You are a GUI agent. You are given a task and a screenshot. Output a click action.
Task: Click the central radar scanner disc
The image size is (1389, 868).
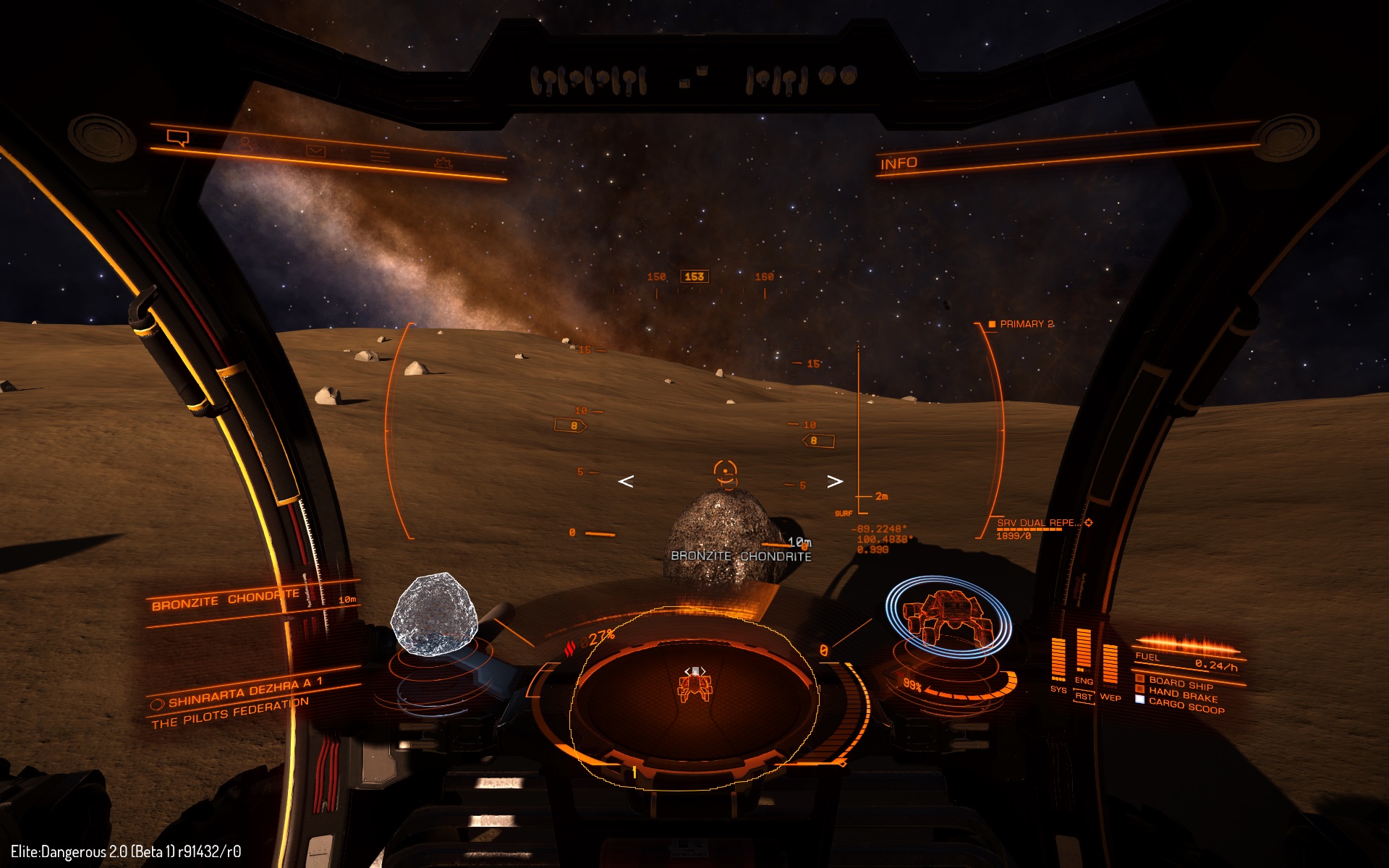tap(693, 698)
